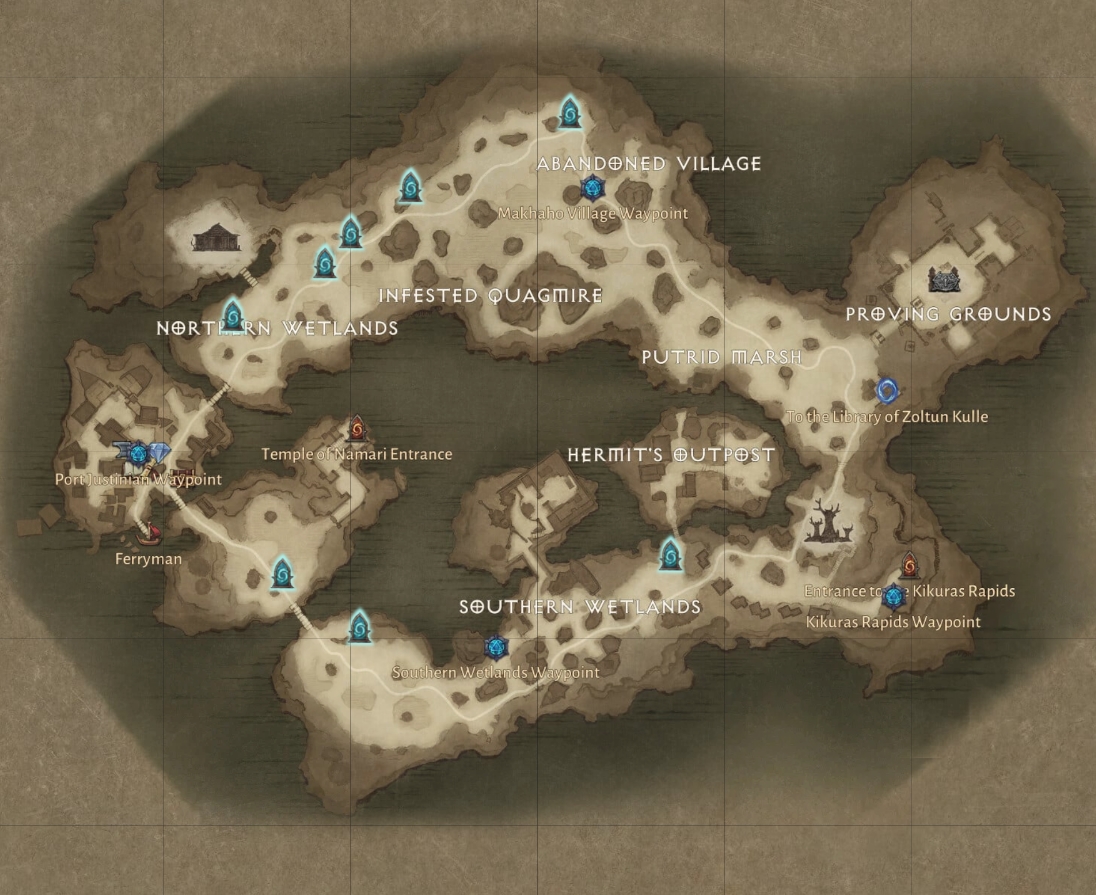The width and height of the screenshot is (1096, 895).
Task: Select the Makhaho Village Waypoint marker
Action: (x=592, y=188)
